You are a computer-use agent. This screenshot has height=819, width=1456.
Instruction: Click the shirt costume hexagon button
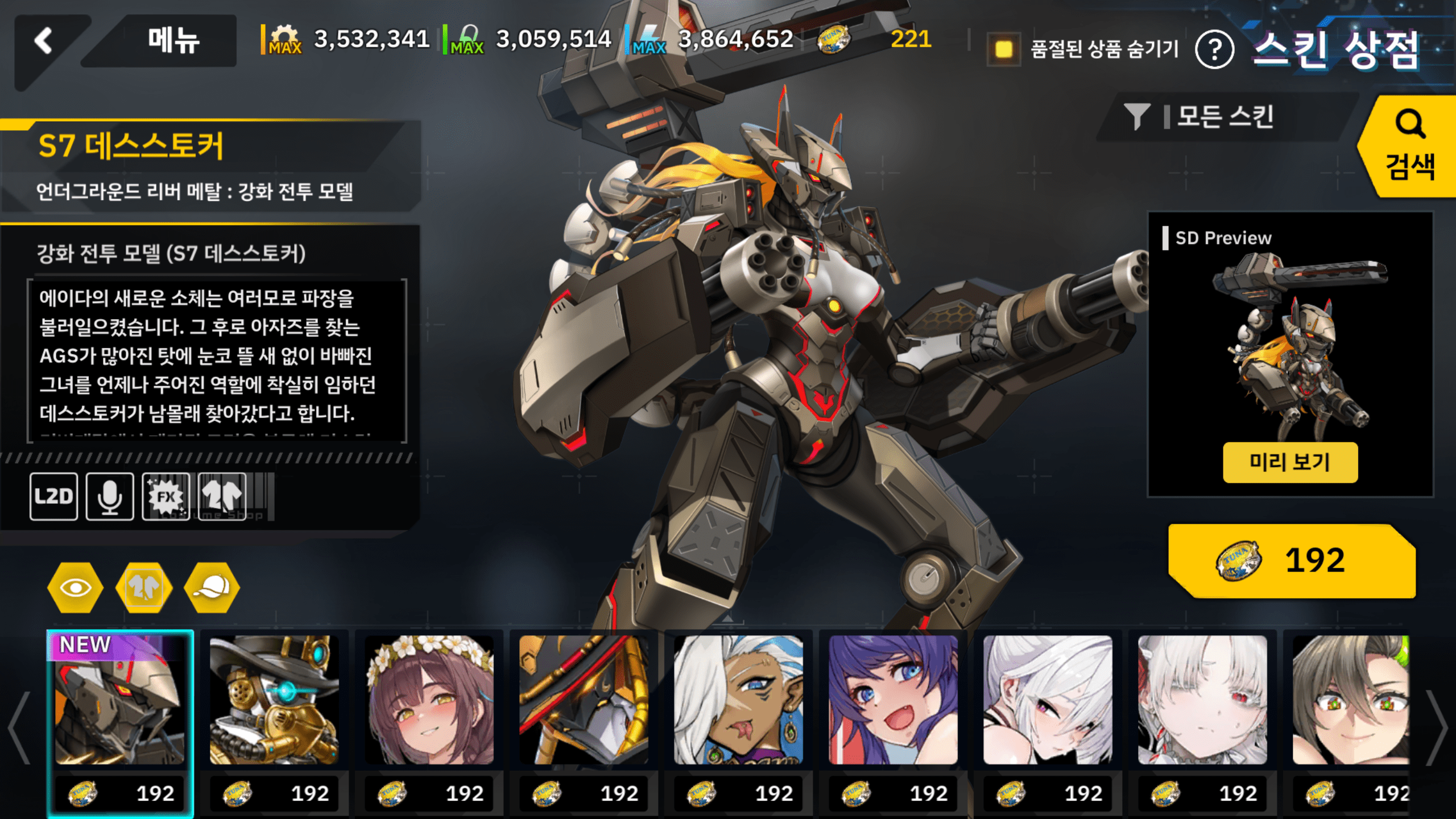(144, 588)
